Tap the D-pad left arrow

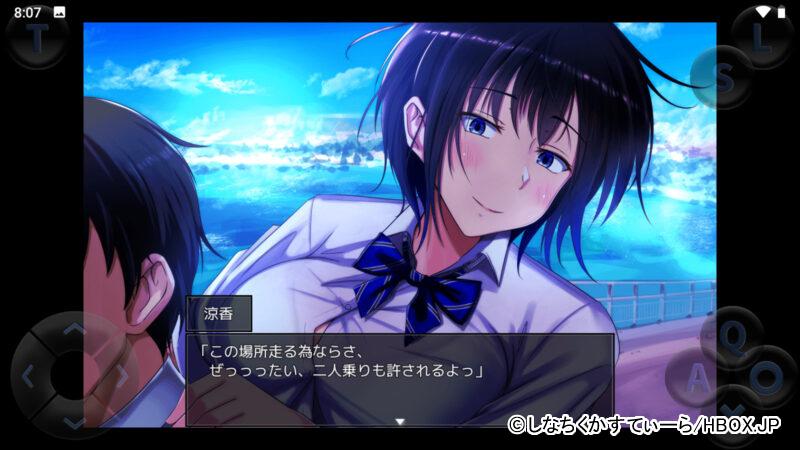29,378
